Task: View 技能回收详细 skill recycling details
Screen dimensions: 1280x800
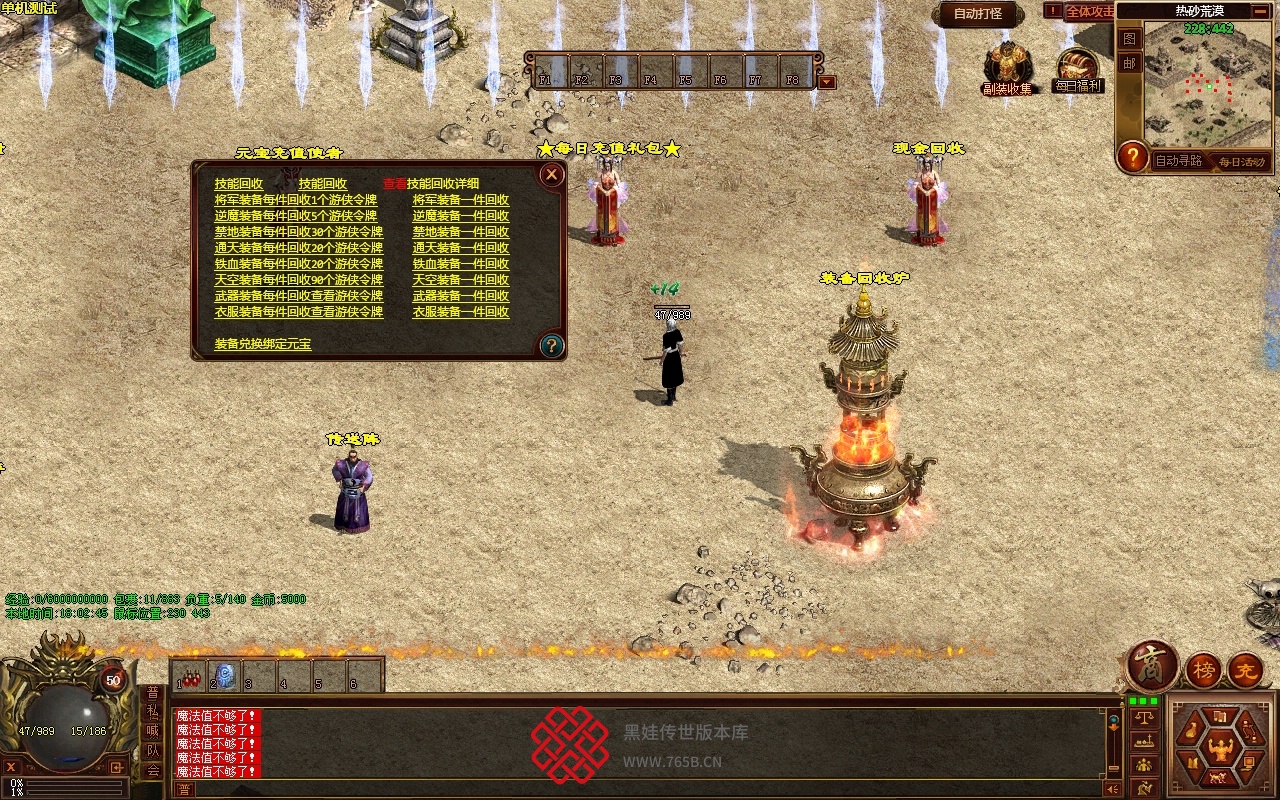Action: [x=442, y=184]
